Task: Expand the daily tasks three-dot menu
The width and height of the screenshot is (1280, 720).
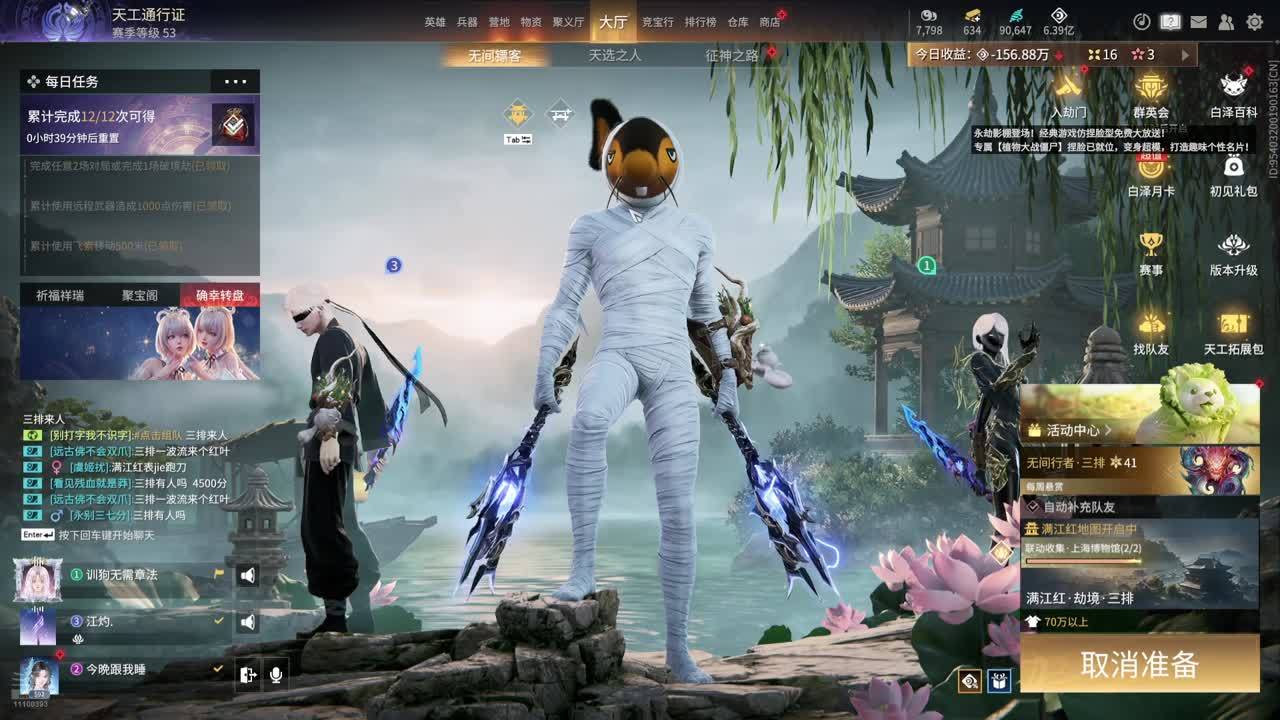Action: click(x=236, y=81)
